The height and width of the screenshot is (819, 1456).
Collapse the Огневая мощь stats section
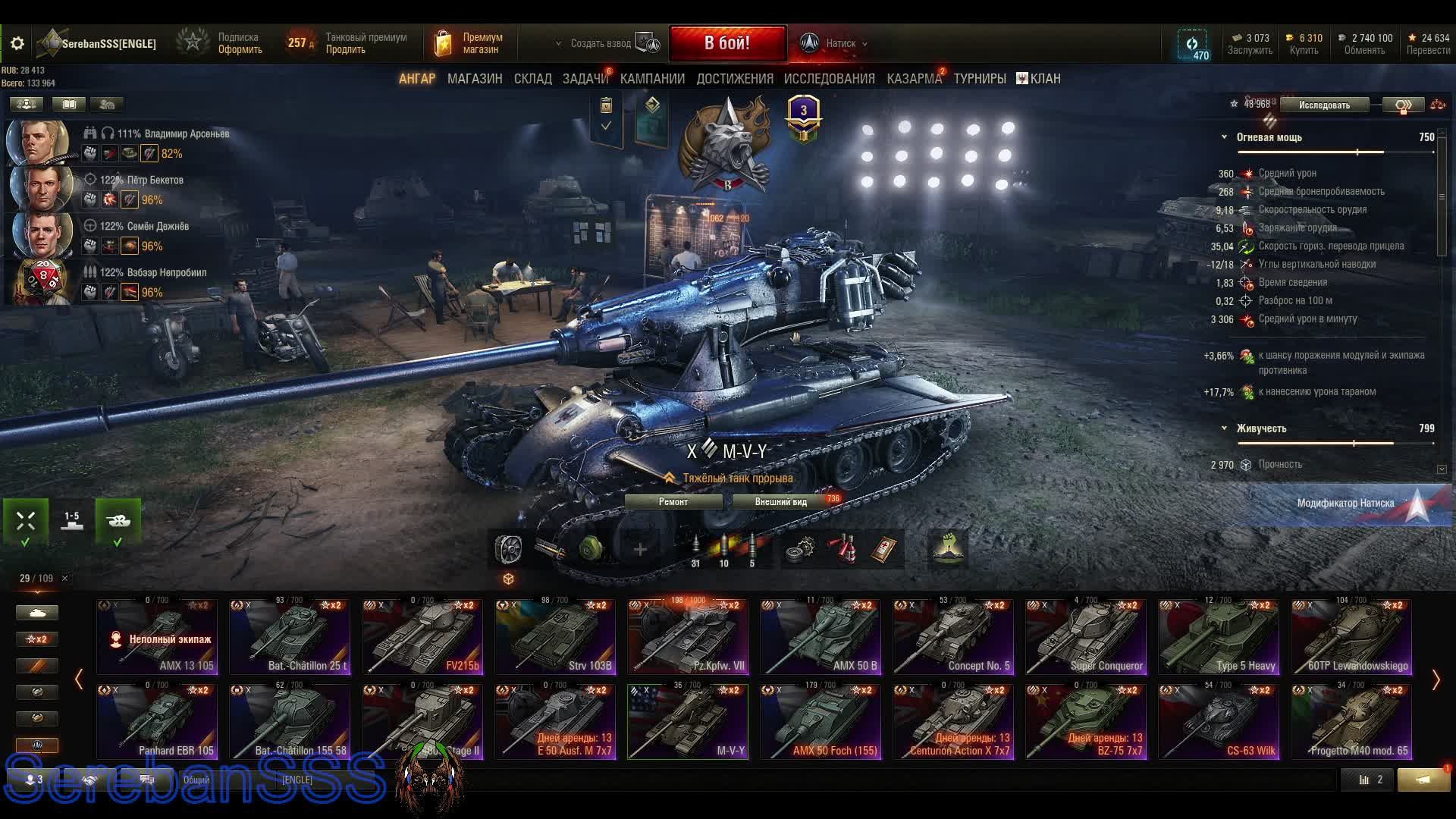point(1224,137)
